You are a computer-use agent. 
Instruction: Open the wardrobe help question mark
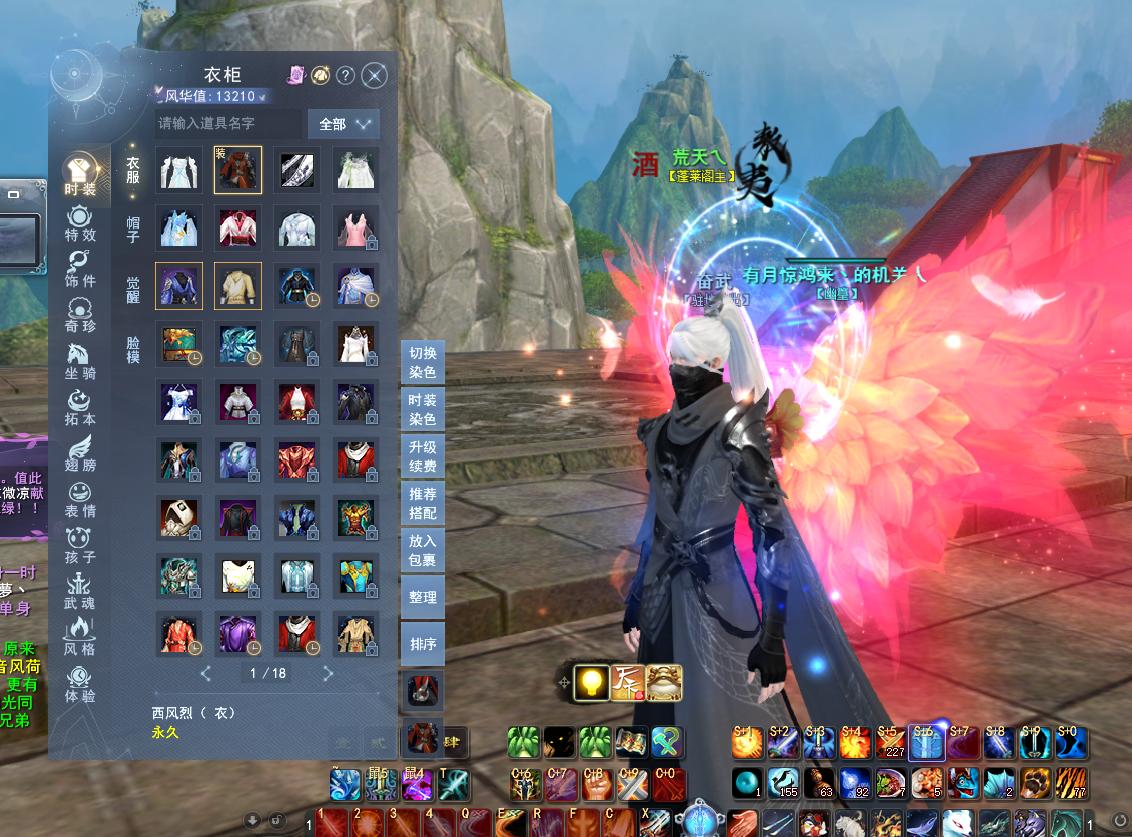pos(345,75)
